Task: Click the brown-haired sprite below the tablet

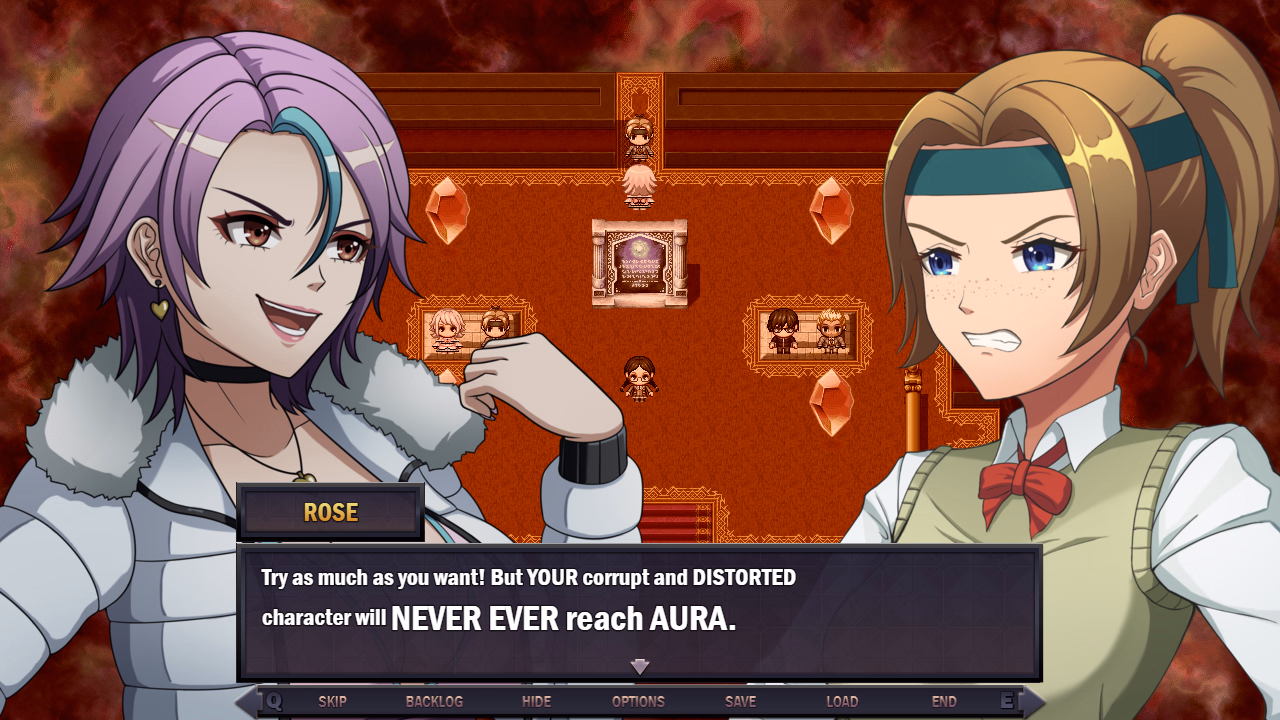Action: click(x=637, y=378)
